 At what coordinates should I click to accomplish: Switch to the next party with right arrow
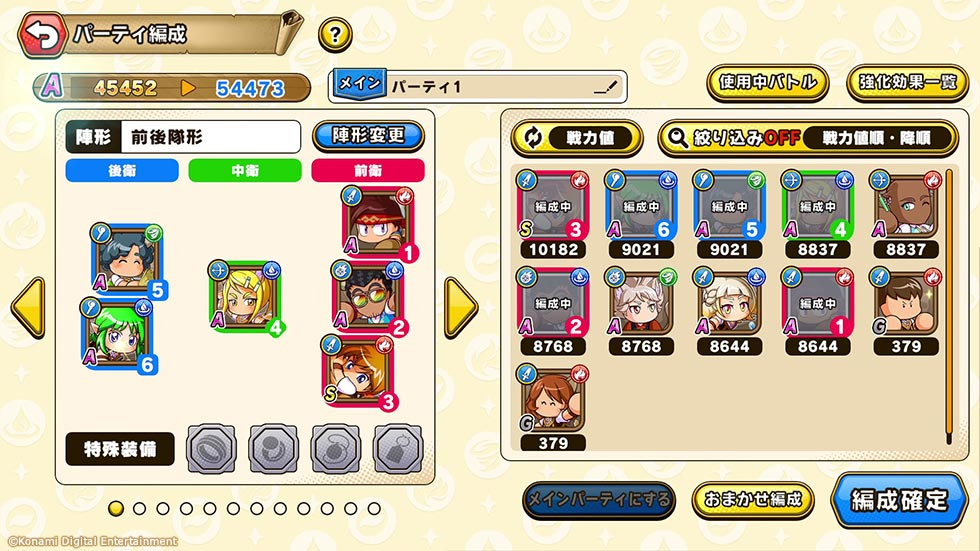tap(460, 307)
